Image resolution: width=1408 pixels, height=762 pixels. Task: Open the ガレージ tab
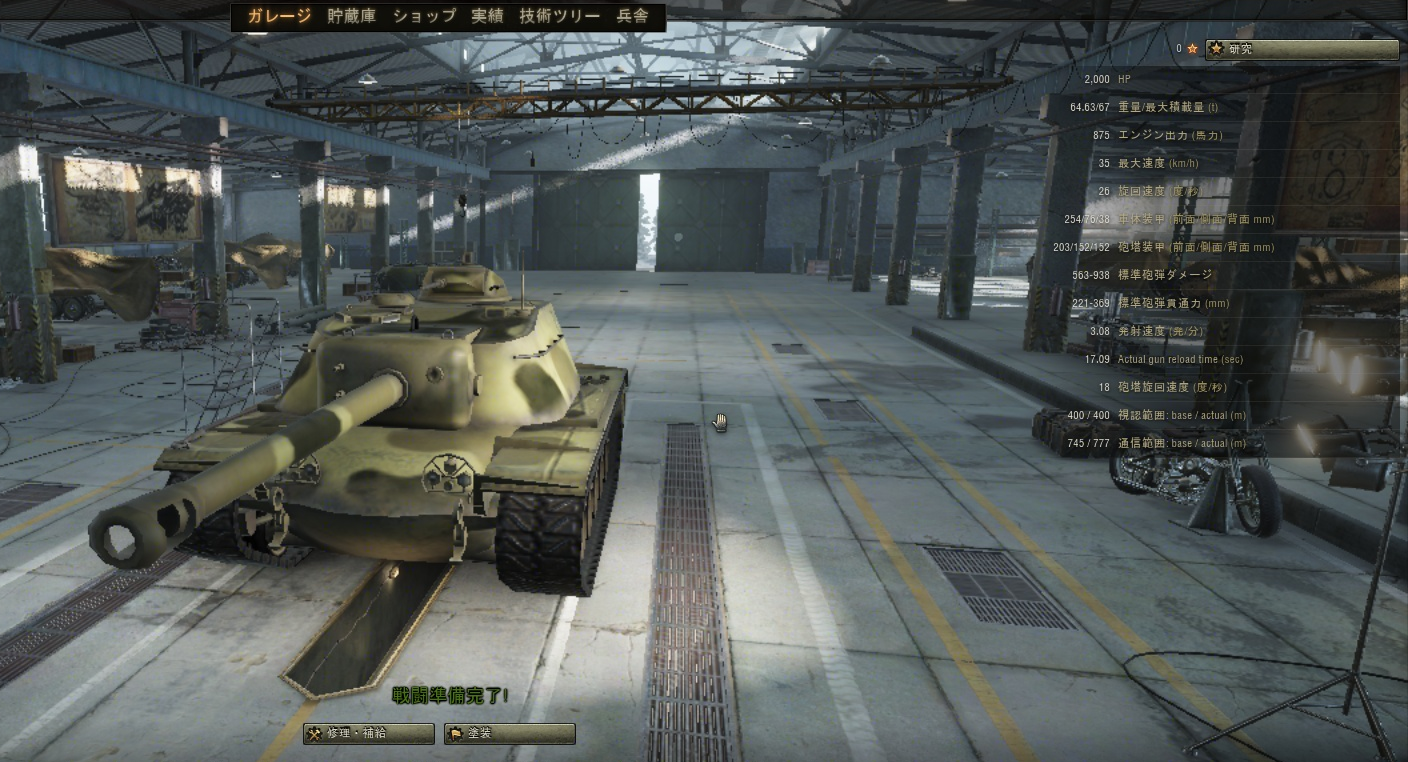[x=277, y=16]
